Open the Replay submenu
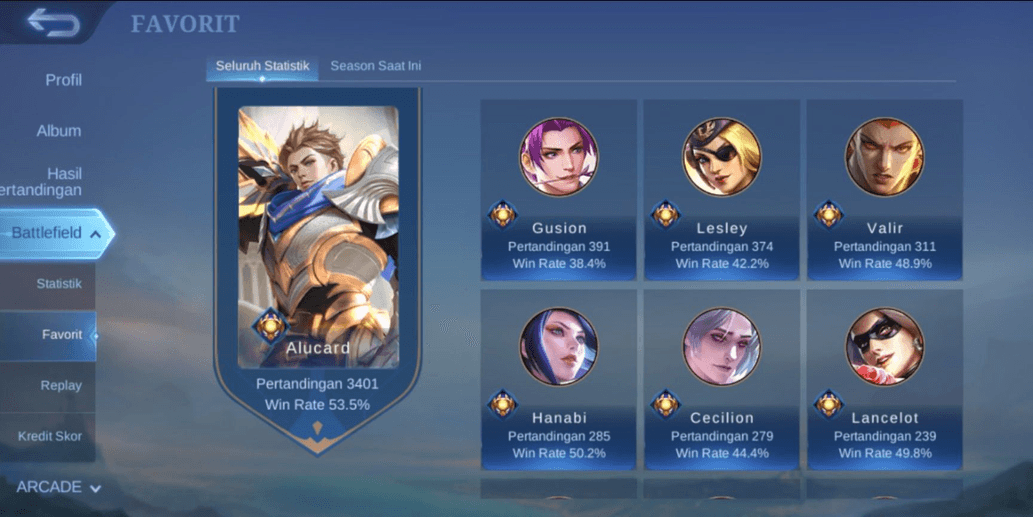This screenshot has width=1033, height=517. pos(61,386)
